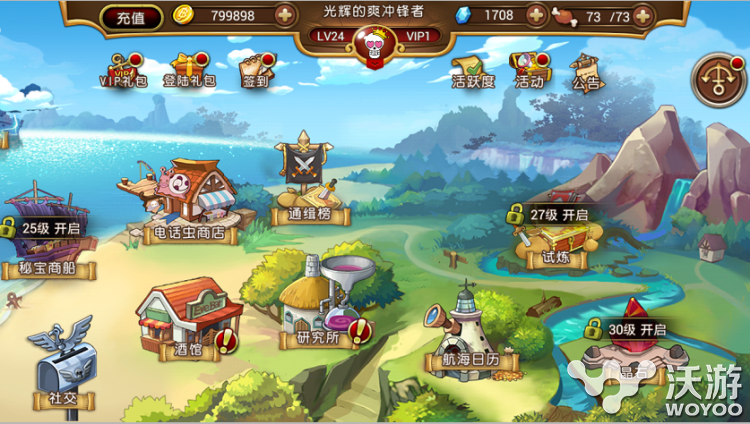Open the ship wheel anchor button
Image resolution: width=750 pixels, height=424 pixels.
coord(719,79)
